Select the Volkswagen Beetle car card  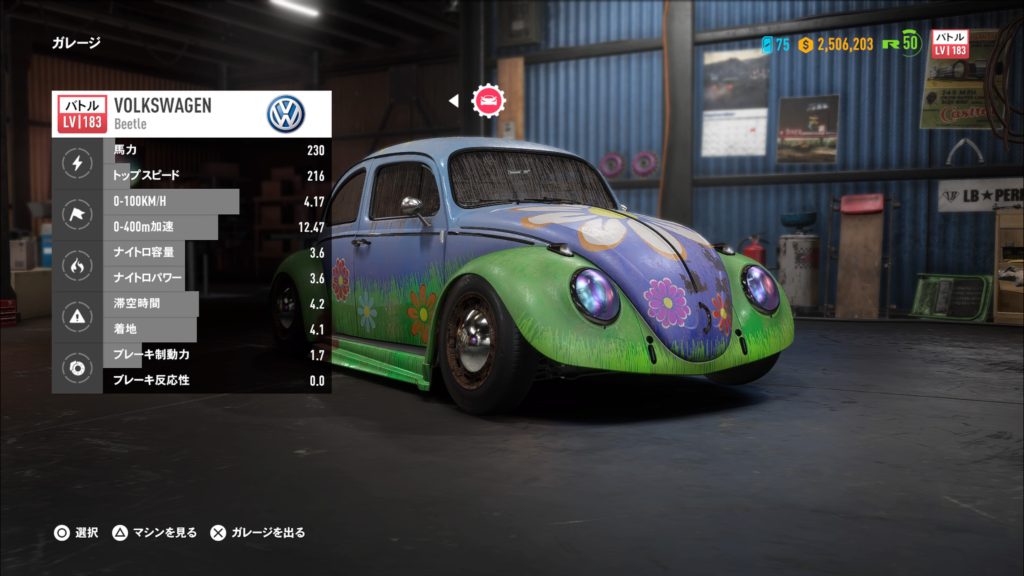191,114
